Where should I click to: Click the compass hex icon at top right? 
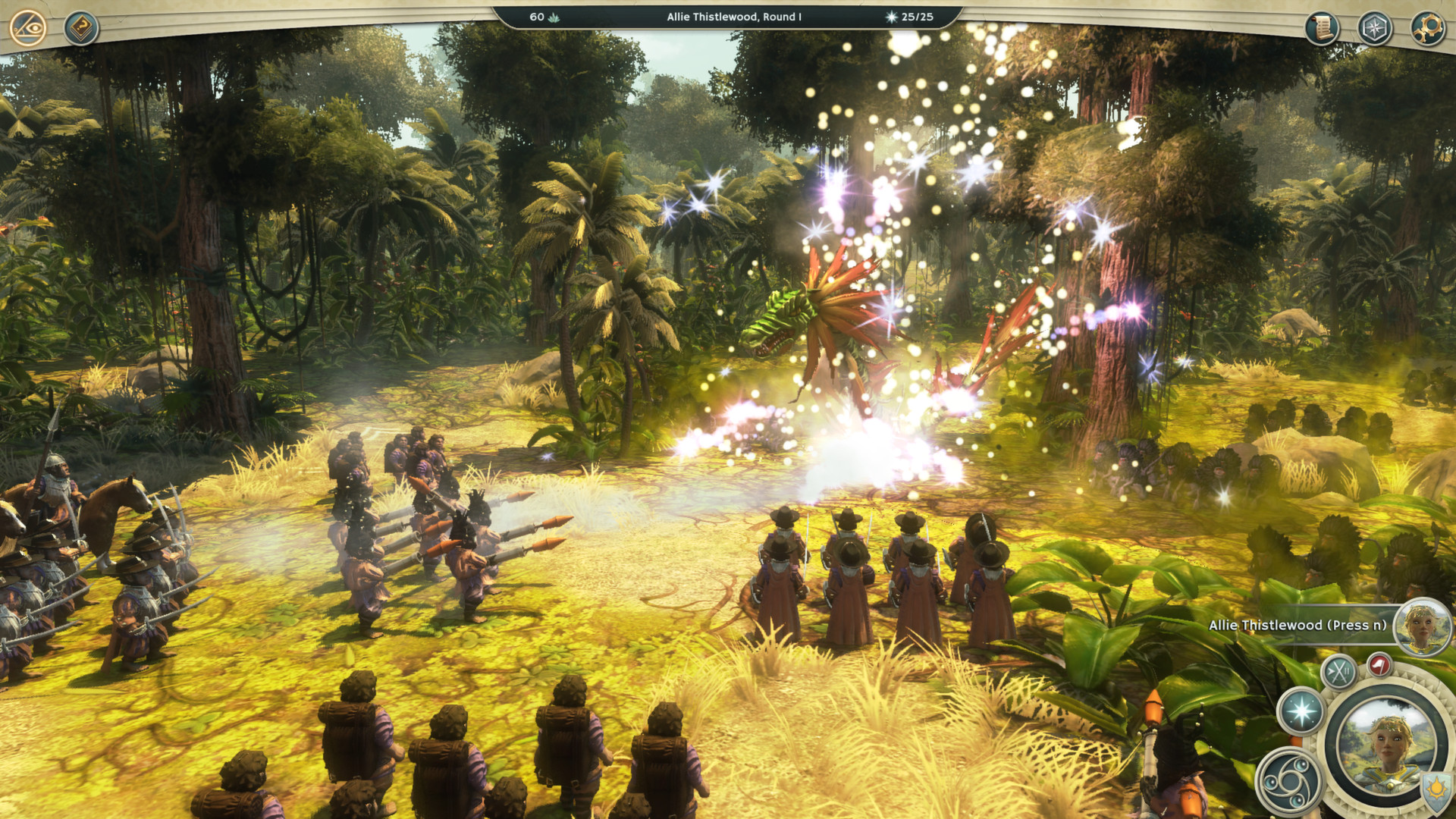pos(1375,26)
